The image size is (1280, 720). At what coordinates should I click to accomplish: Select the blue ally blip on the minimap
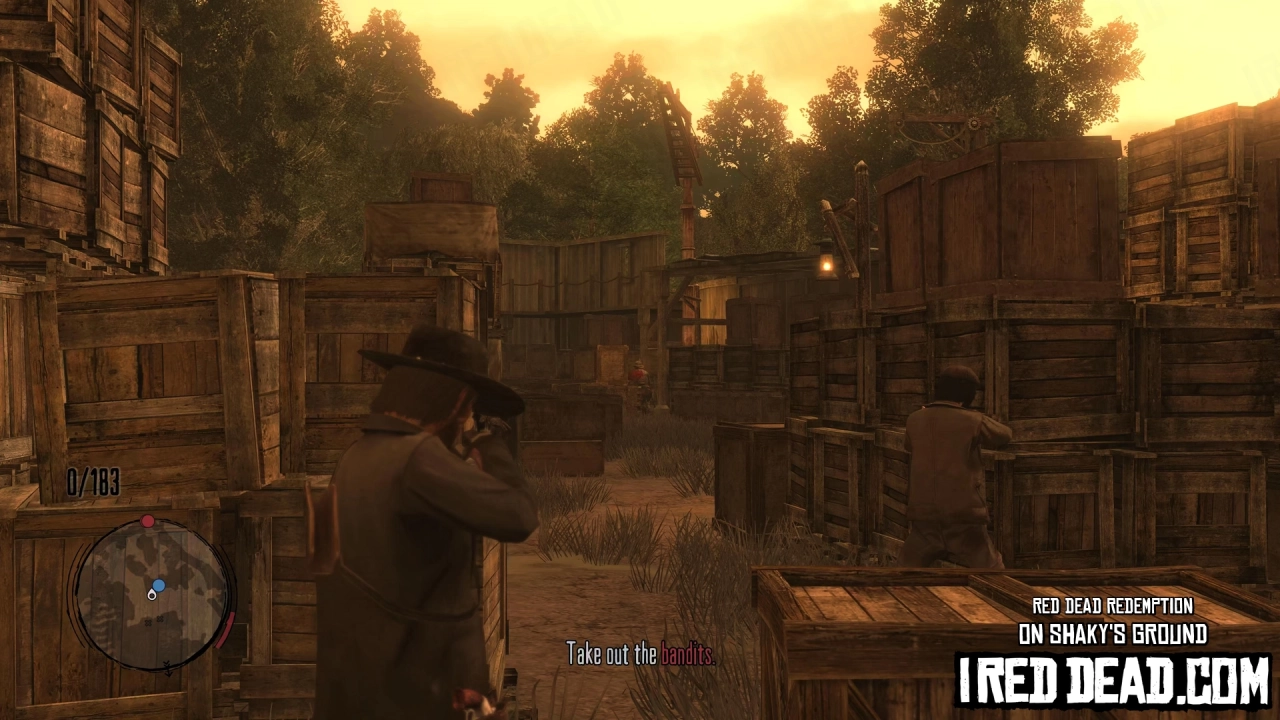click(158, 585)
